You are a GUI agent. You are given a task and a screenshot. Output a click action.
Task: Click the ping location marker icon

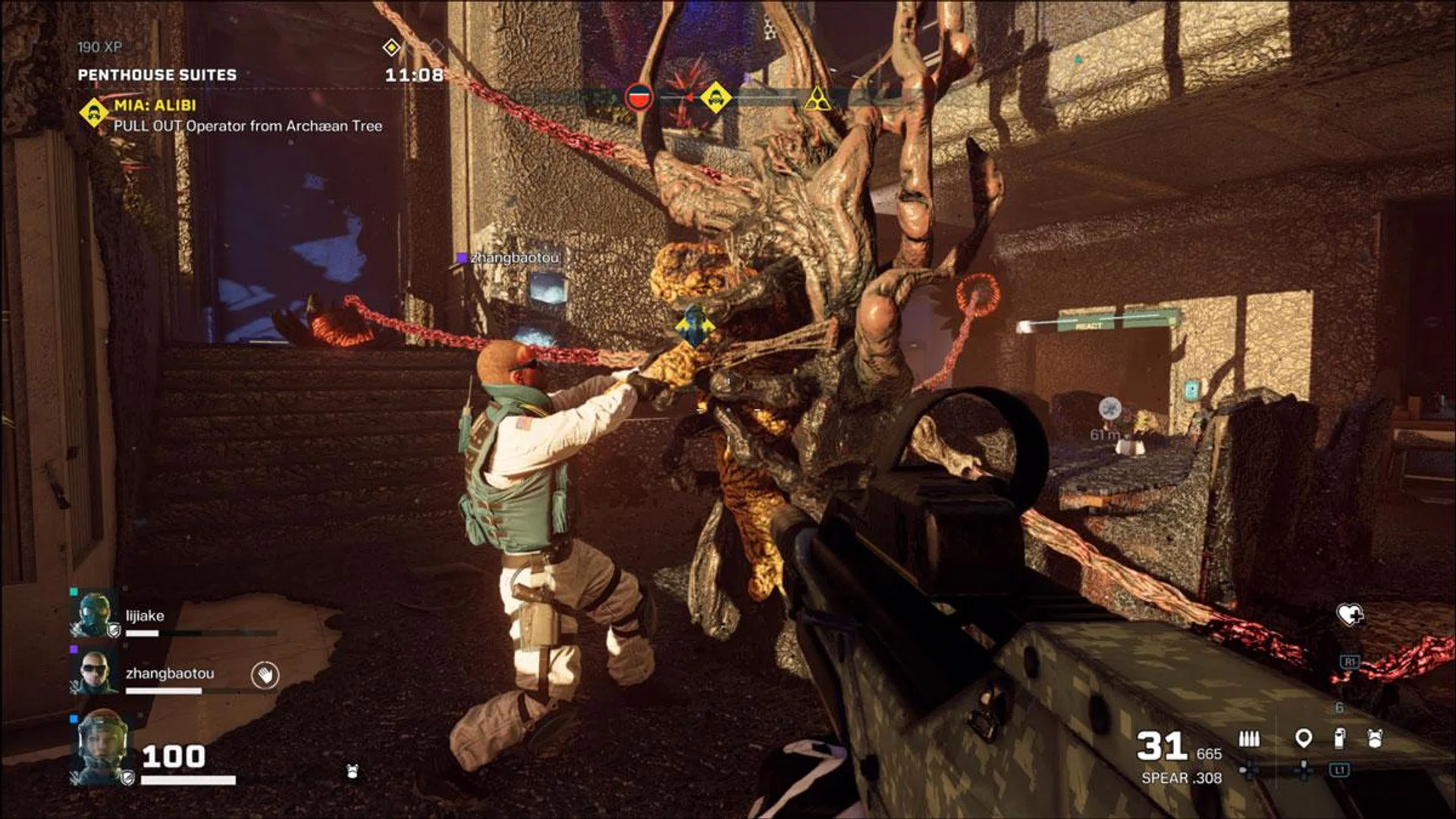1304,738
